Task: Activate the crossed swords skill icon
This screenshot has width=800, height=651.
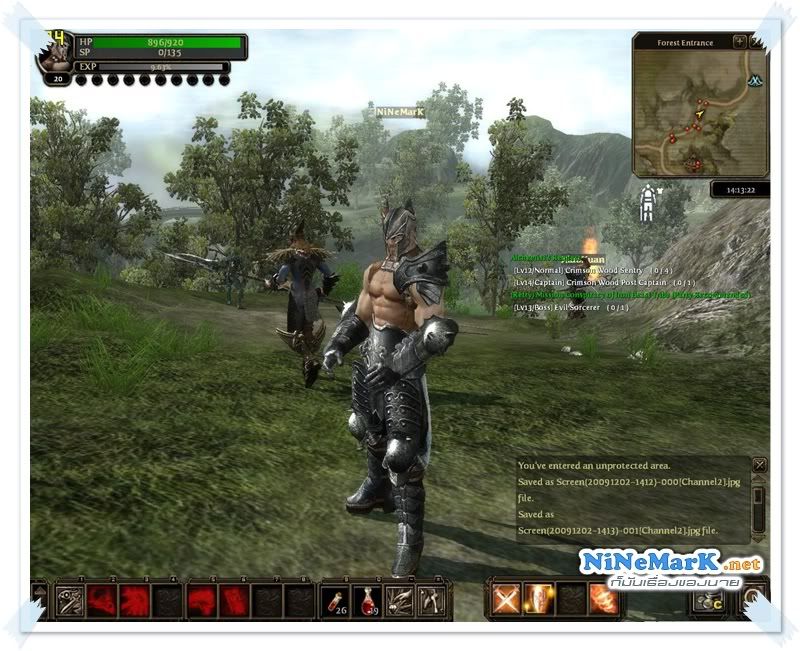Action: pyautogui.click(x=506, y=599)
